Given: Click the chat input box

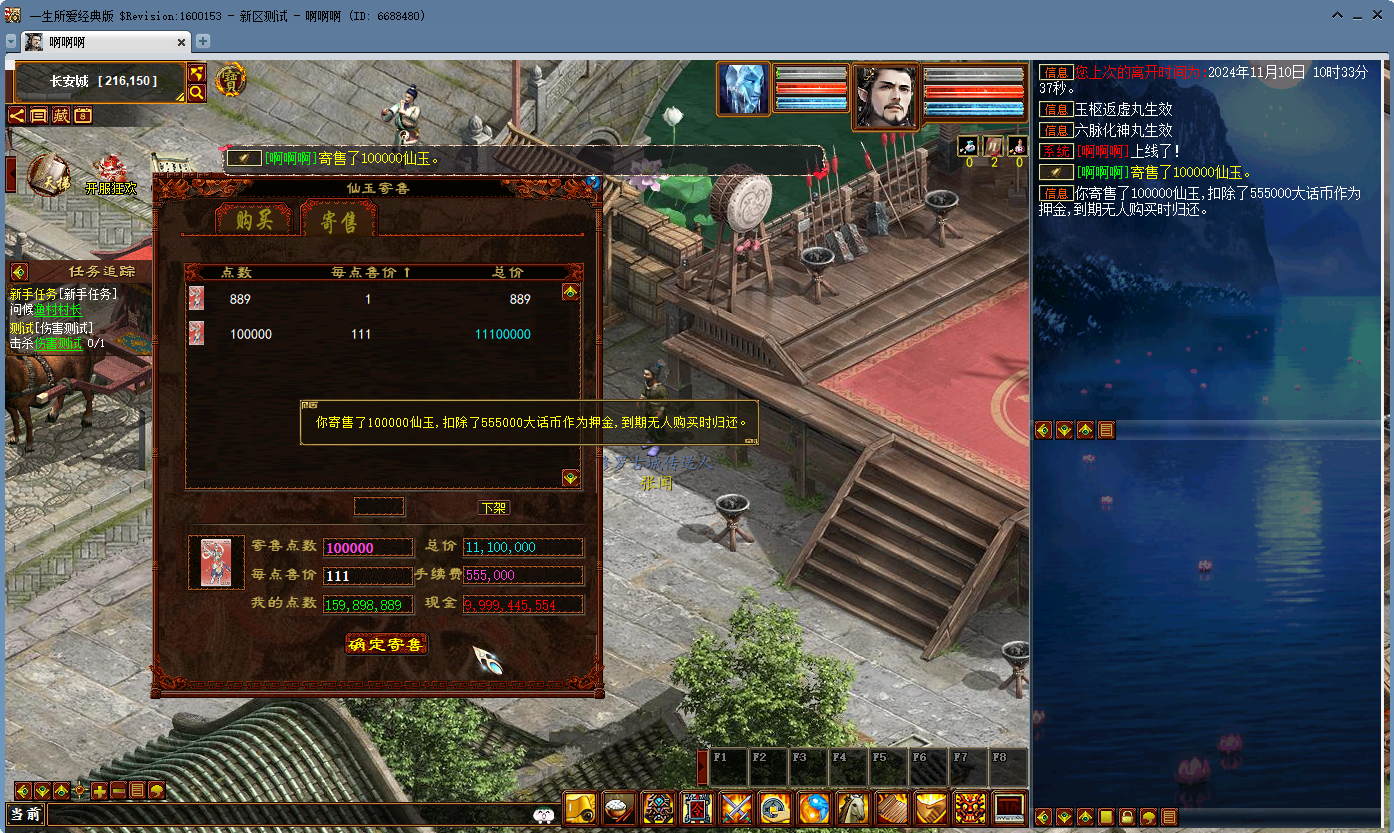Looking at the screenshot, I should 290,815.
